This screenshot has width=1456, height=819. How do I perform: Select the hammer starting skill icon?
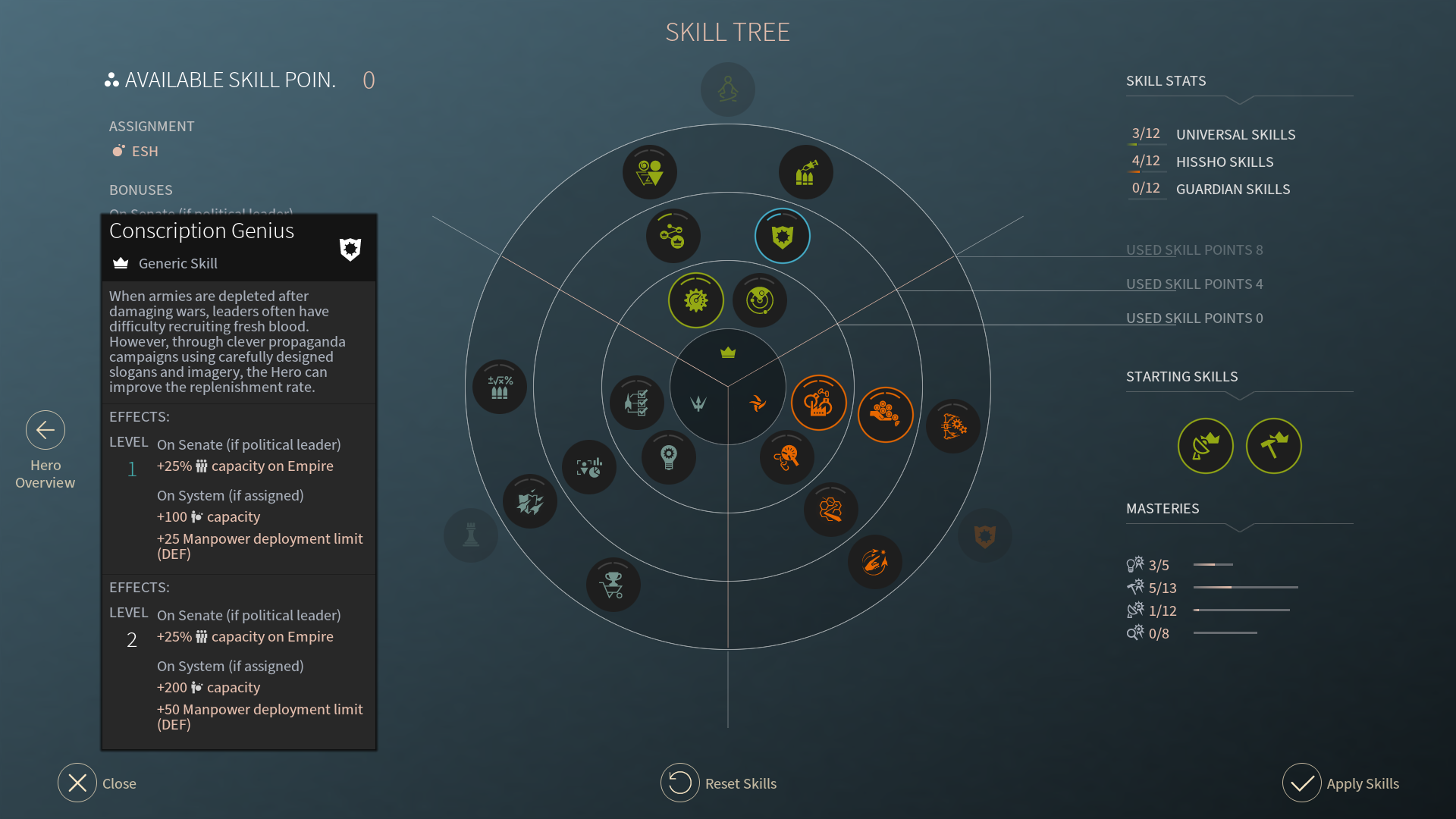click(x=1274, y=446)
